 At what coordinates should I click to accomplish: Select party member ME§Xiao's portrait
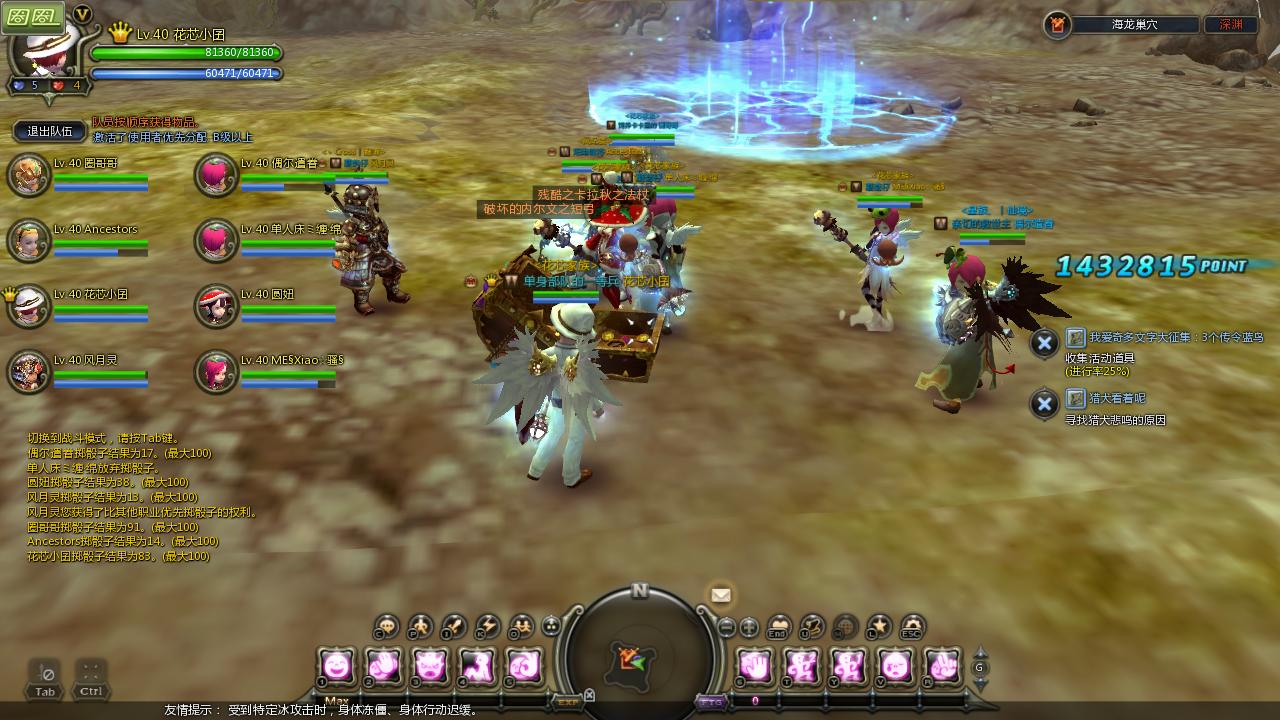point(215,370)
